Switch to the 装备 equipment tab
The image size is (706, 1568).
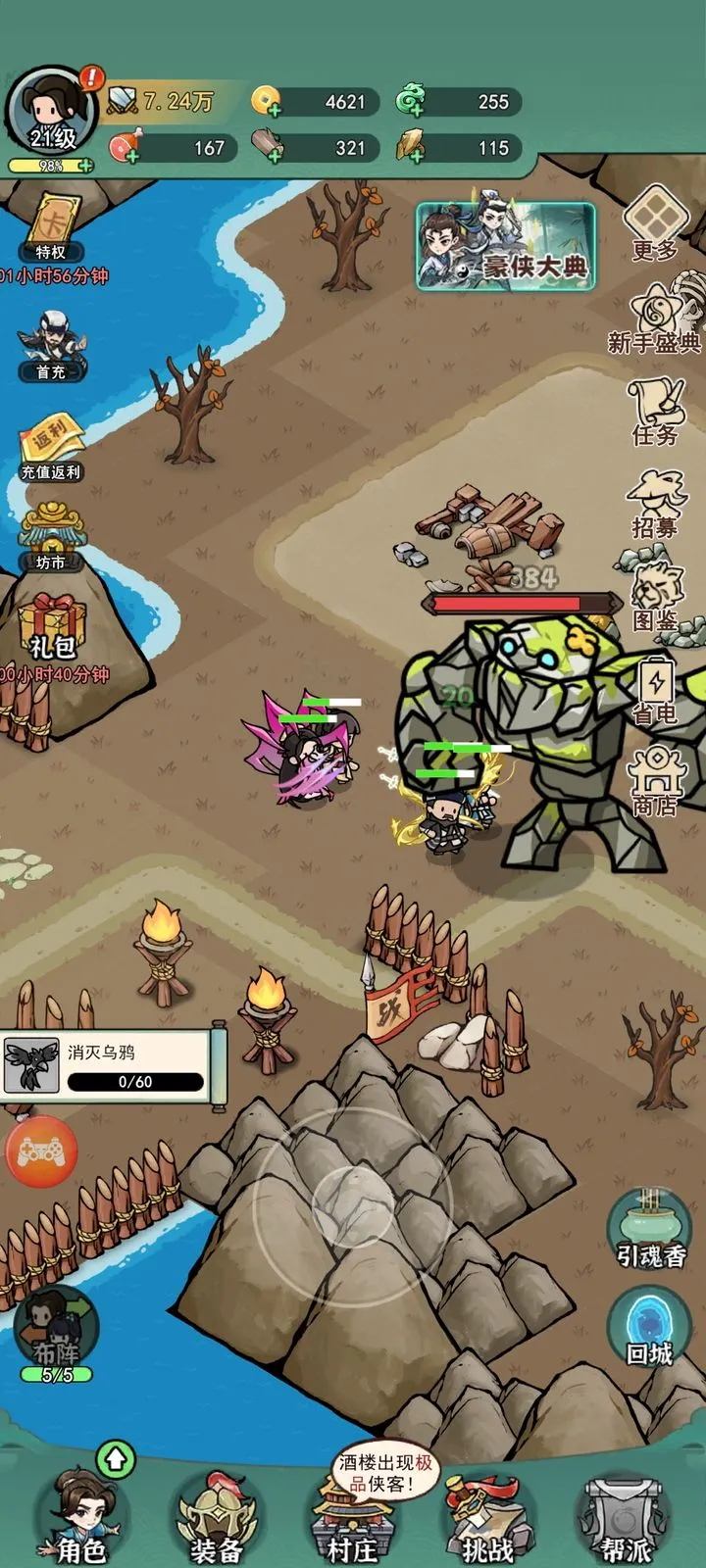click(217, 1519)
